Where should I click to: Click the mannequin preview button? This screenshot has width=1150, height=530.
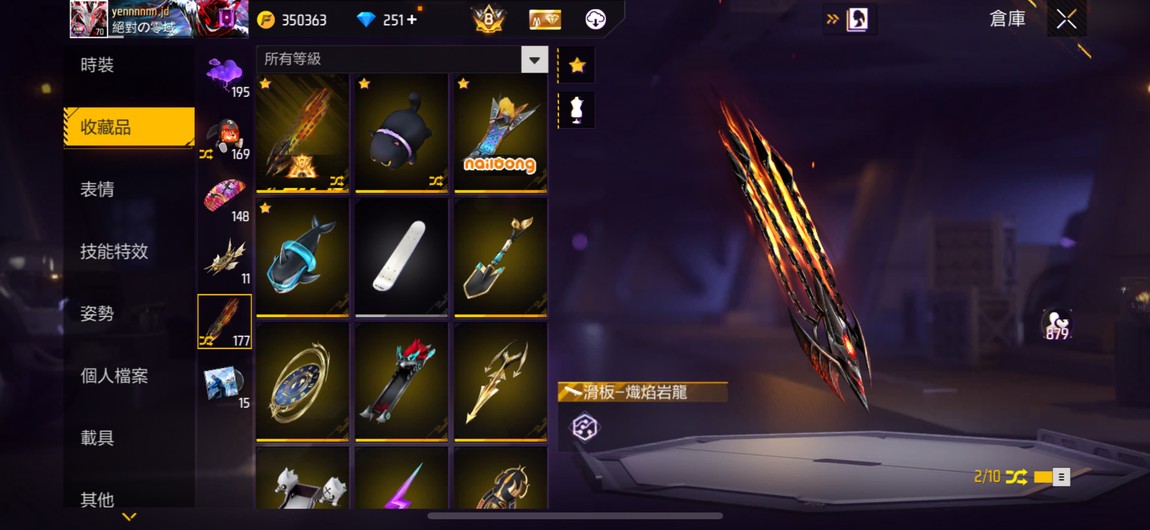tap(577, 110)
